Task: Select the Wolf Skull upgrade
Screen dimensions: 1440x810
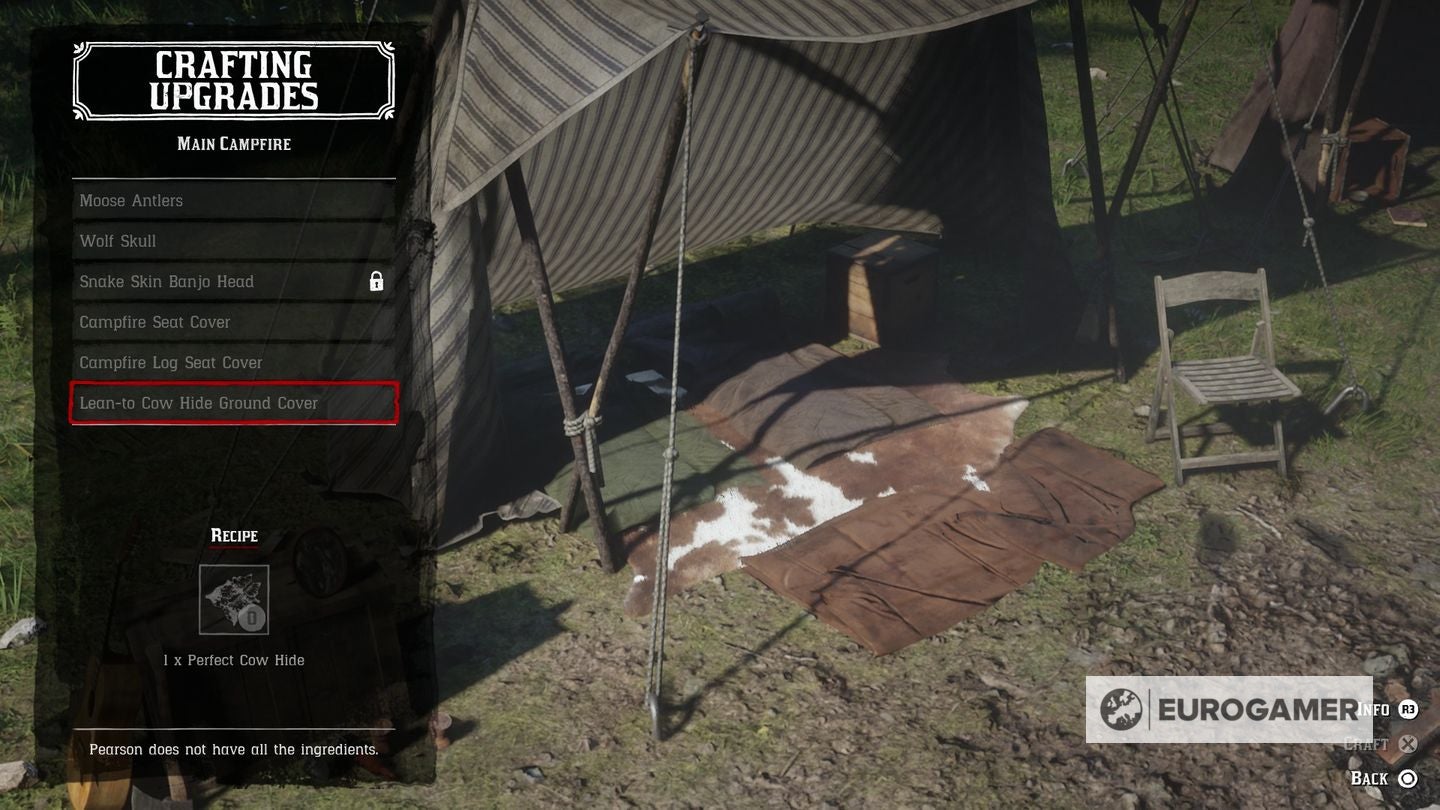Action: [x=233, y=241]
